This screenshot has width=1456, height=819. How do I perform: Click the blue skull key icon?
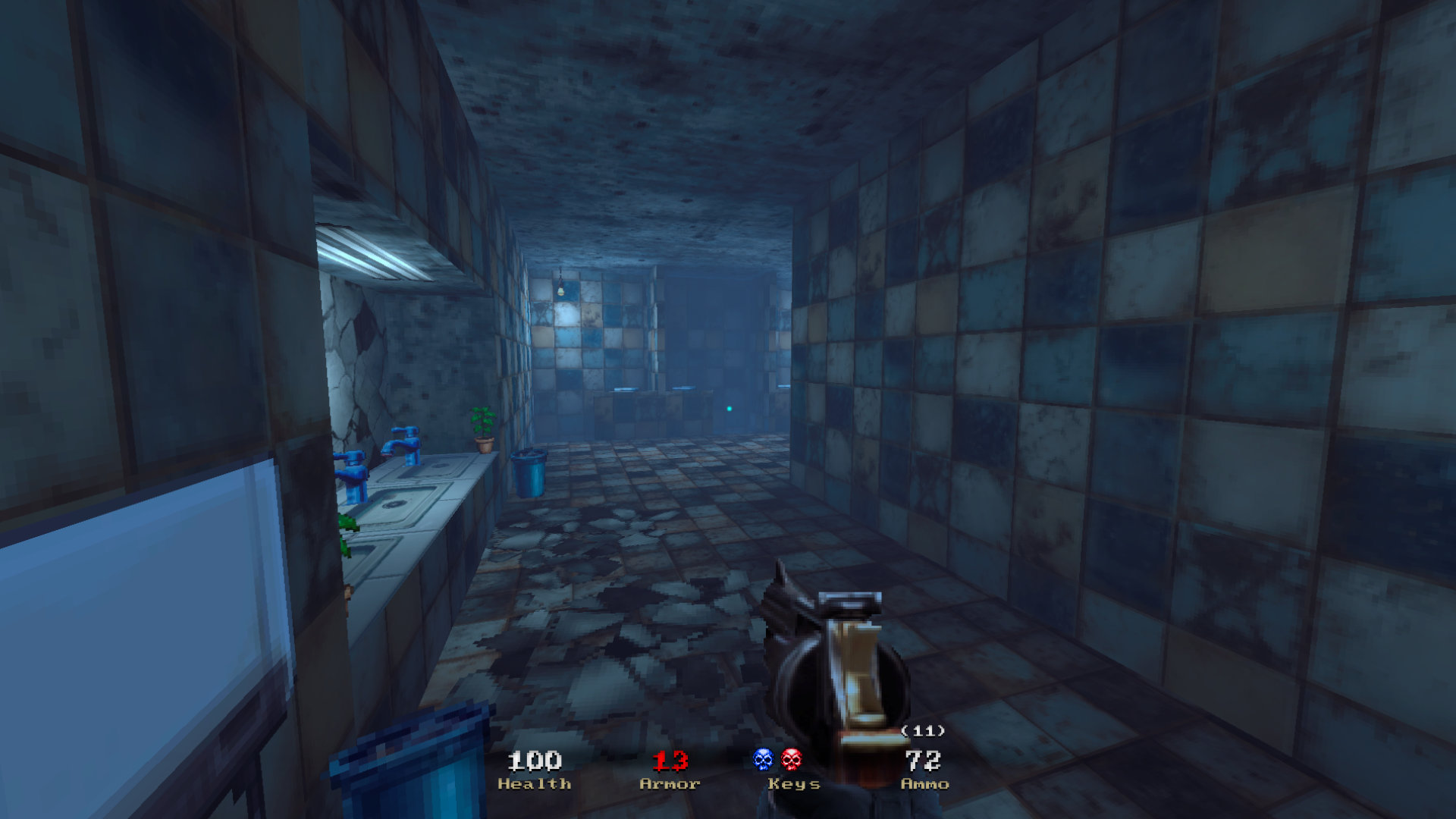[763, 759]
